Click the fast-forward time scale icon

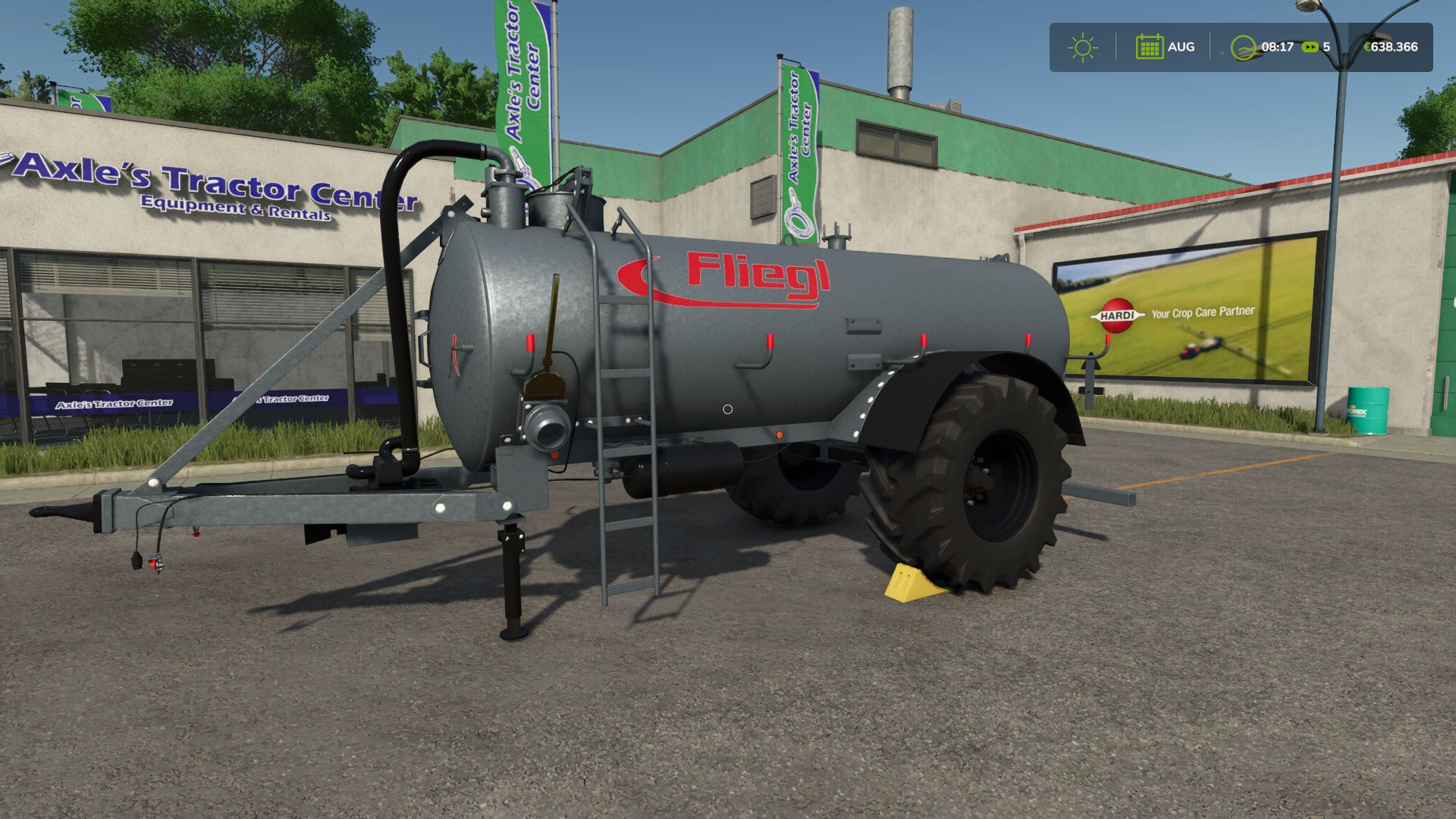point(1310,47)
